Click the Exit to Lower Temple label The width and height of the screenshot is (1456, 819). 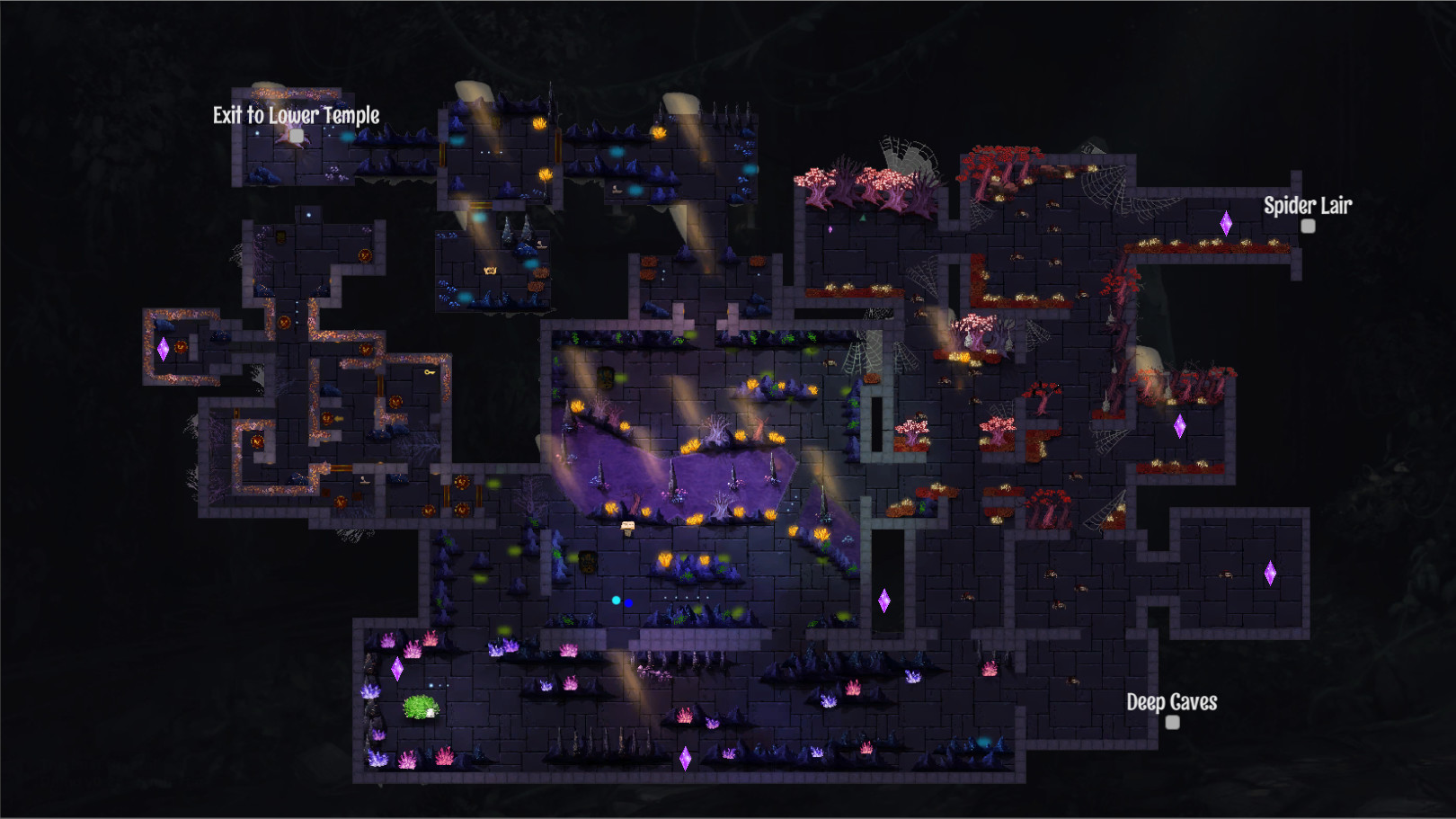pyautogui.click(x=295, y=115)
